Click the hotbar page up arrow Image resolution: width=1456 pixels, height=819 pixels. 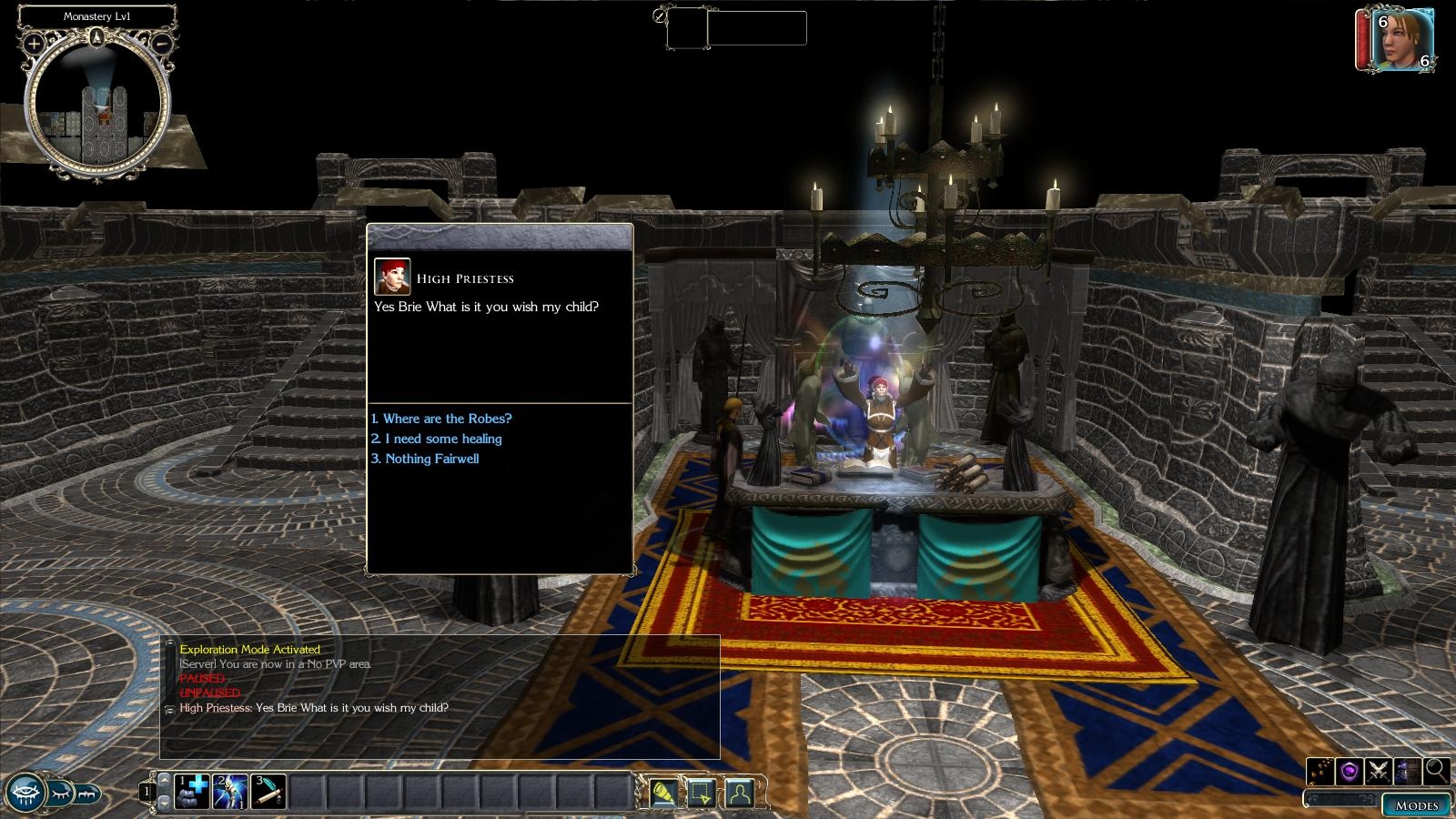[x=164, y=780]
